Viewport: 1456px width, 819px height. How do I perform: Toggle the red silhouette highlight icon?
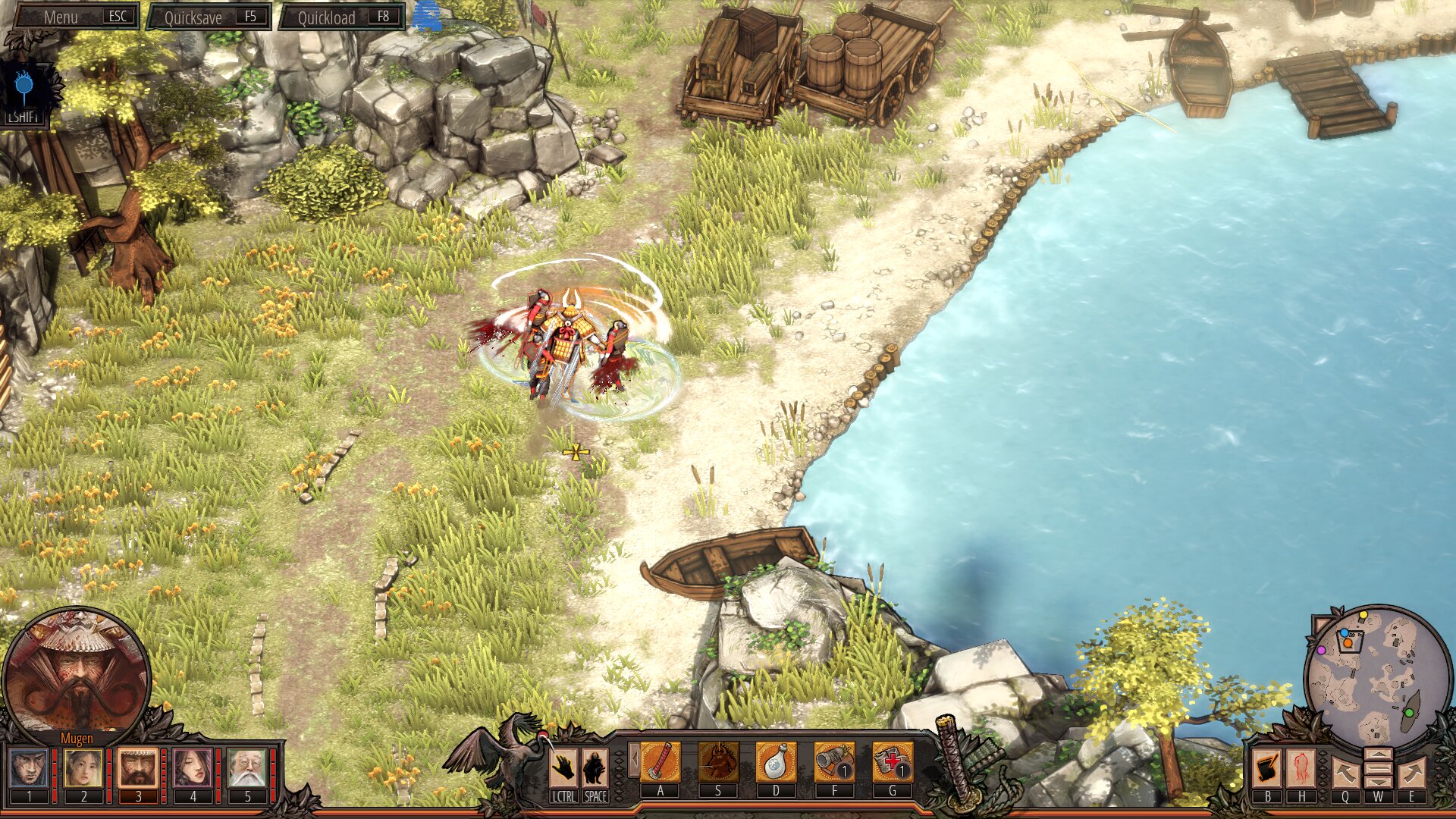pyautogui.click(x=1302, y=768)
